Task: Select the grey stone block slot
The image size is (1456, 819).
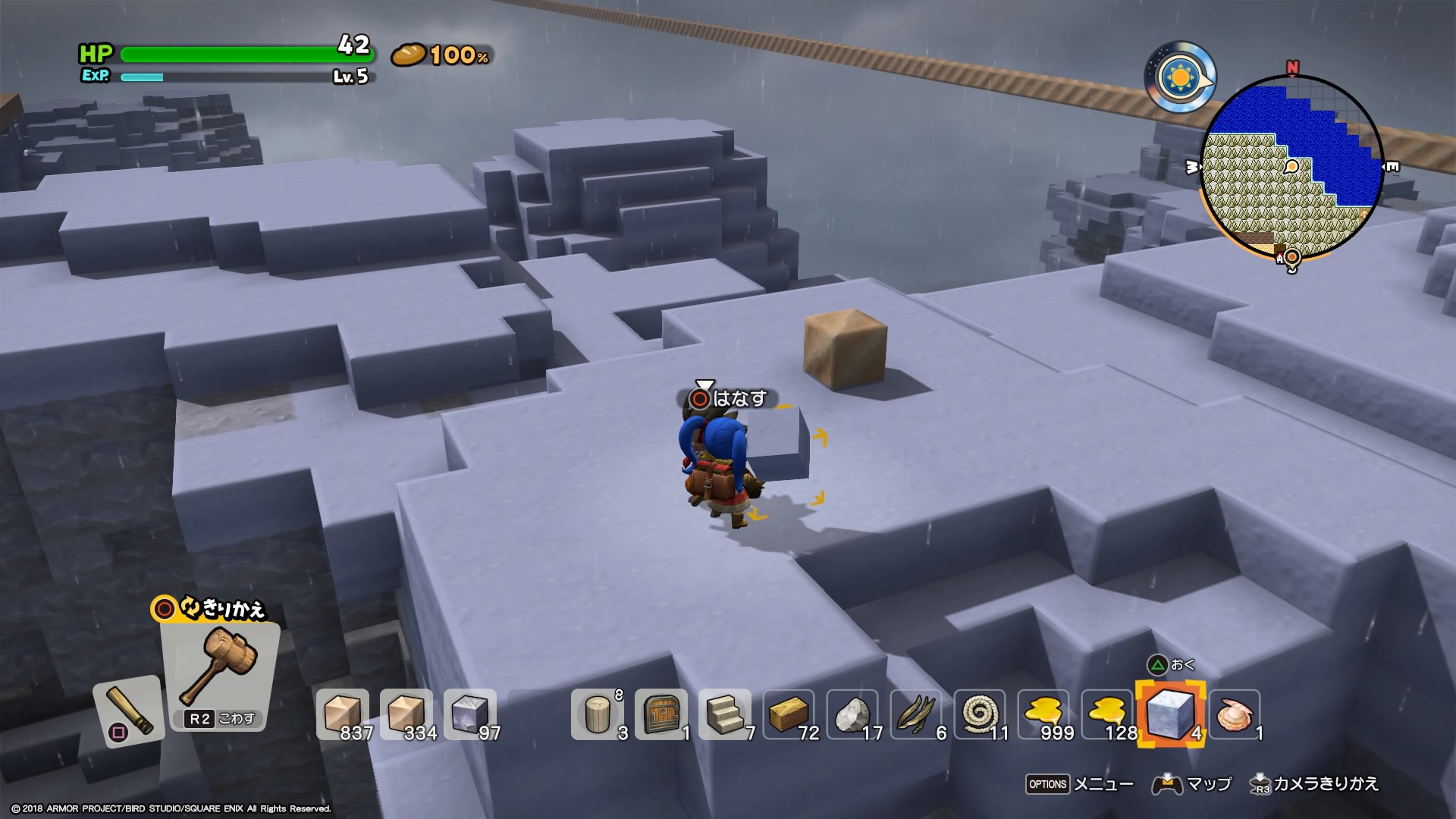Action: [470, 714]
